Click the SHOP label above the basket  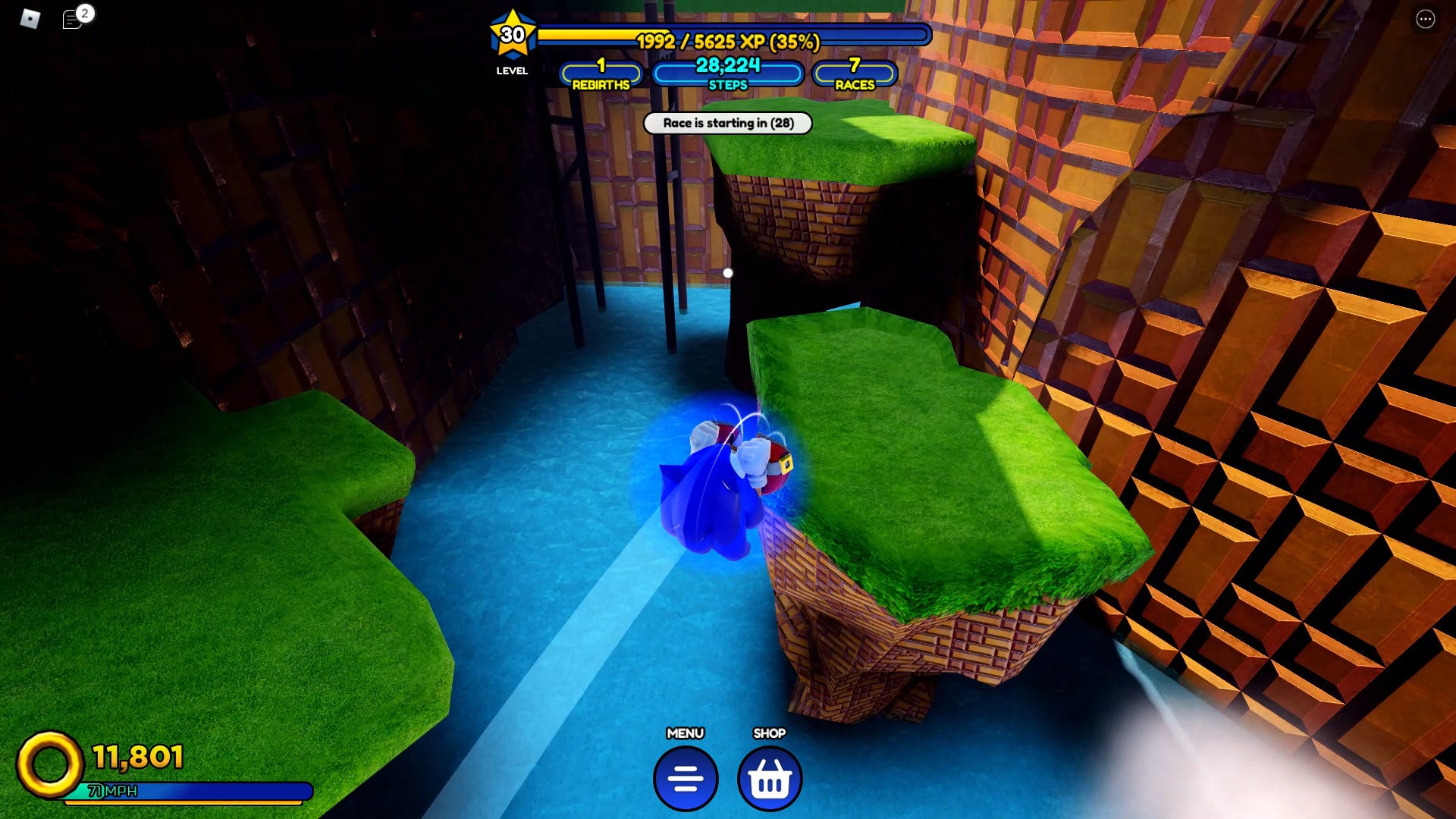pos(769,733)
